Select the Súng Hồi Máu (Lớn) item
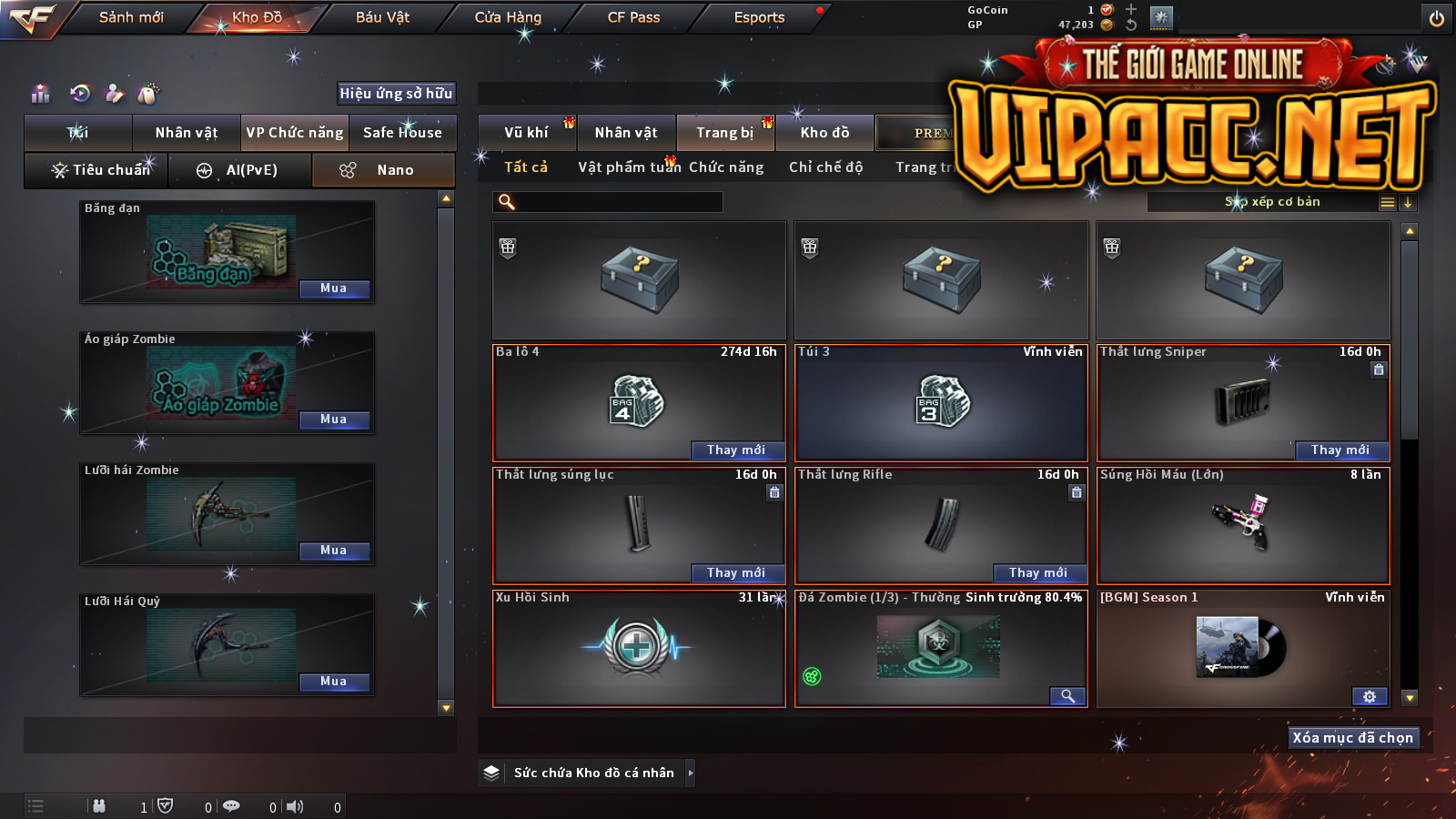This screenshot has width=1456, height=819. click(x=1243, y=526)
